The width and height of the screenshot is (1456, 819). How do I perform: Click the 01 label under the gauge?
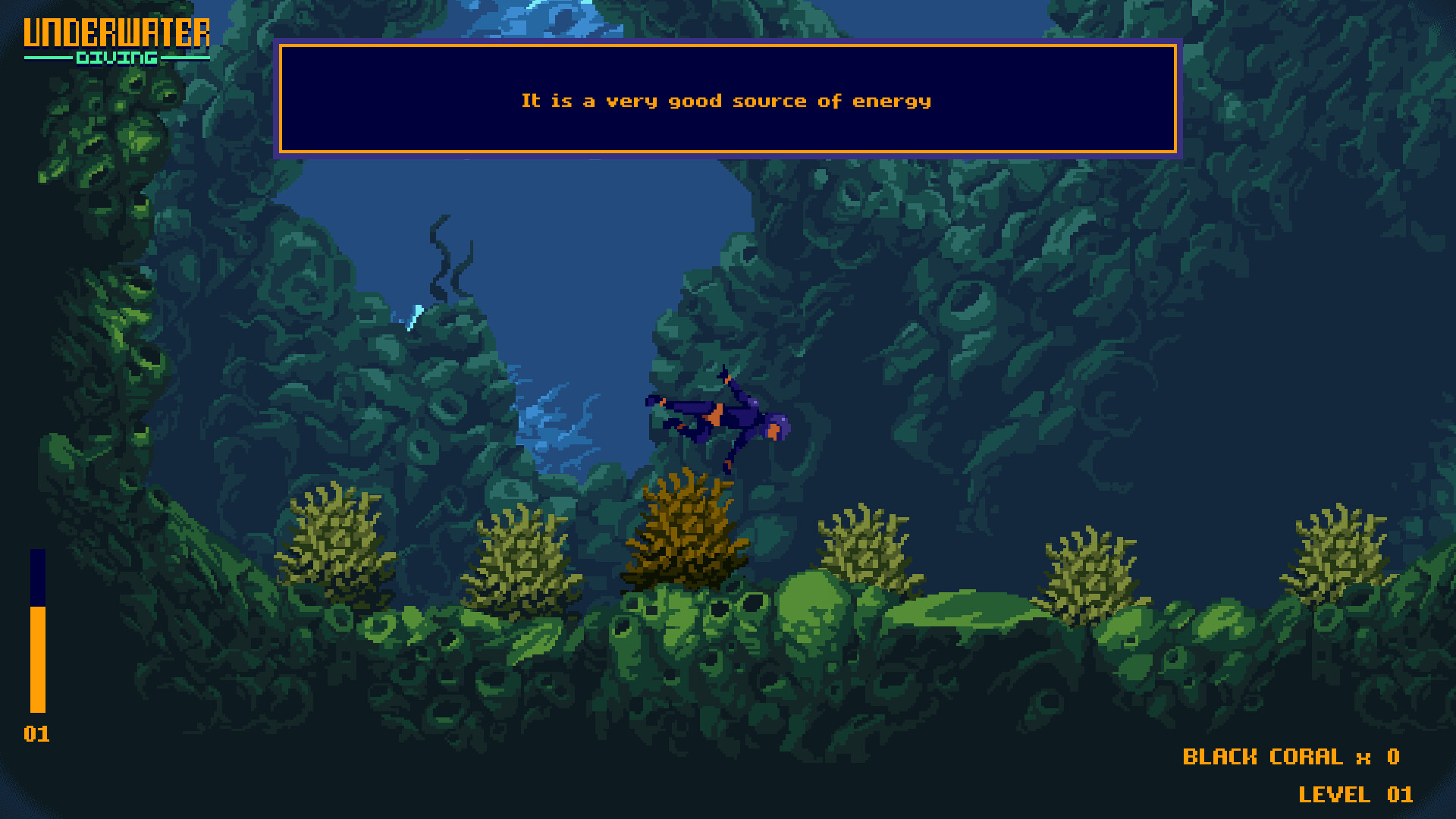click(37, 734)
